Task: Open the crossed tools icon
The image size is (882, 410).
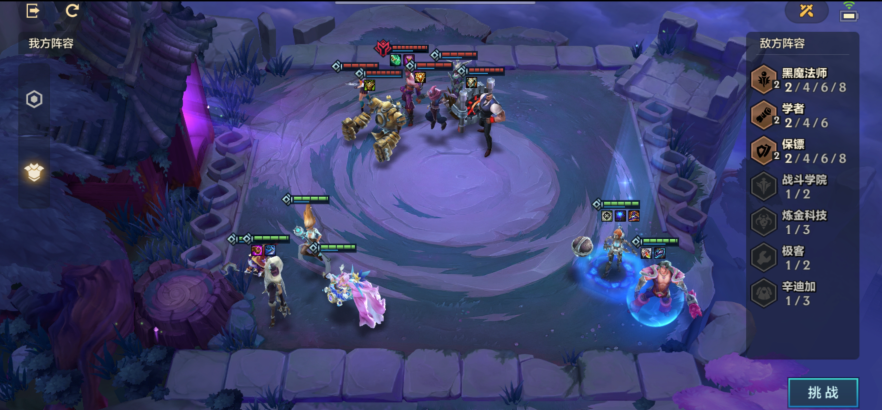Action: tap(806, 12)
